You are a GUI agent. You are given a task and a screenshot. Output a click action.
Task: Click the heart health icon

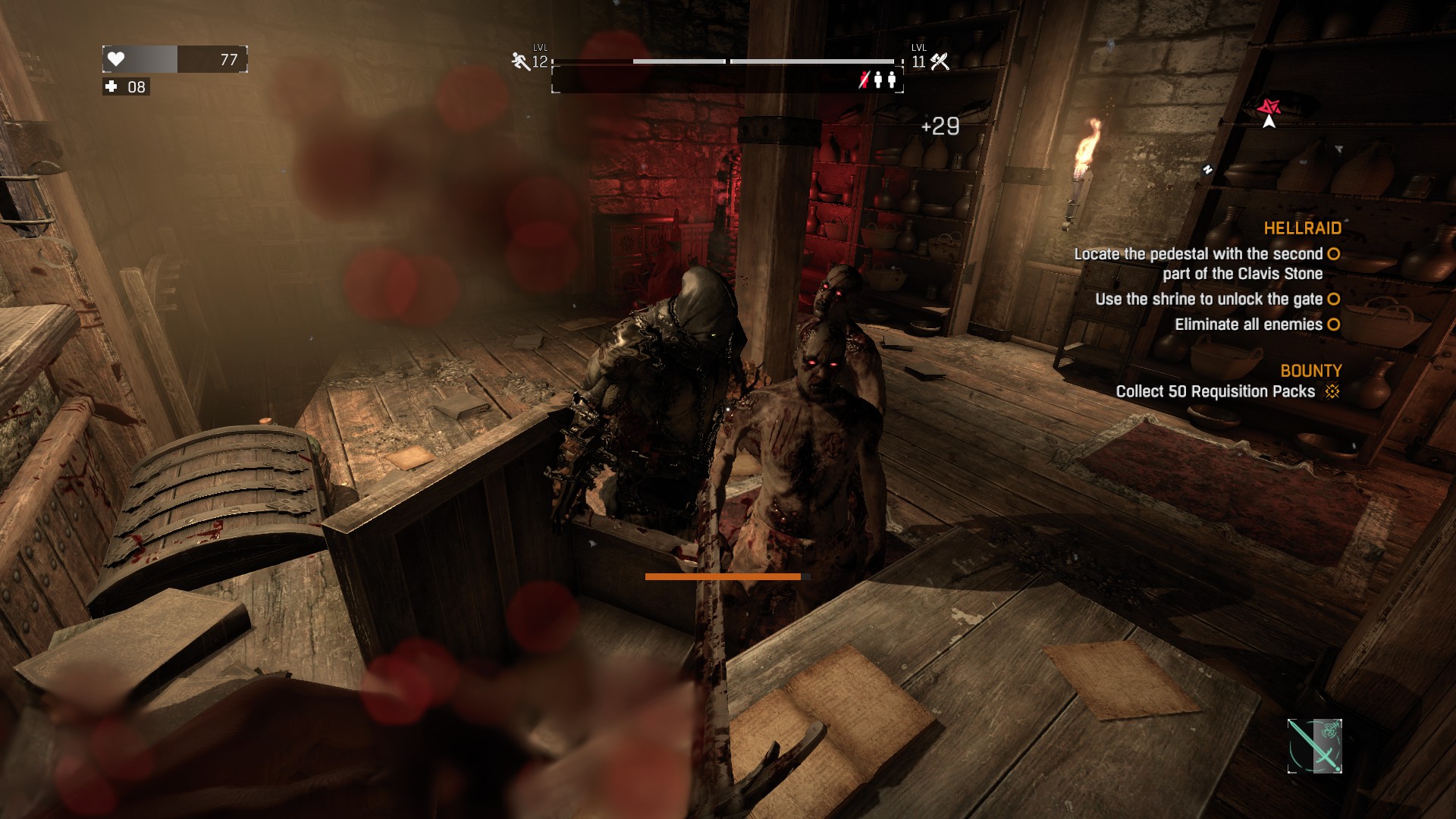click(x=115, y=58)
